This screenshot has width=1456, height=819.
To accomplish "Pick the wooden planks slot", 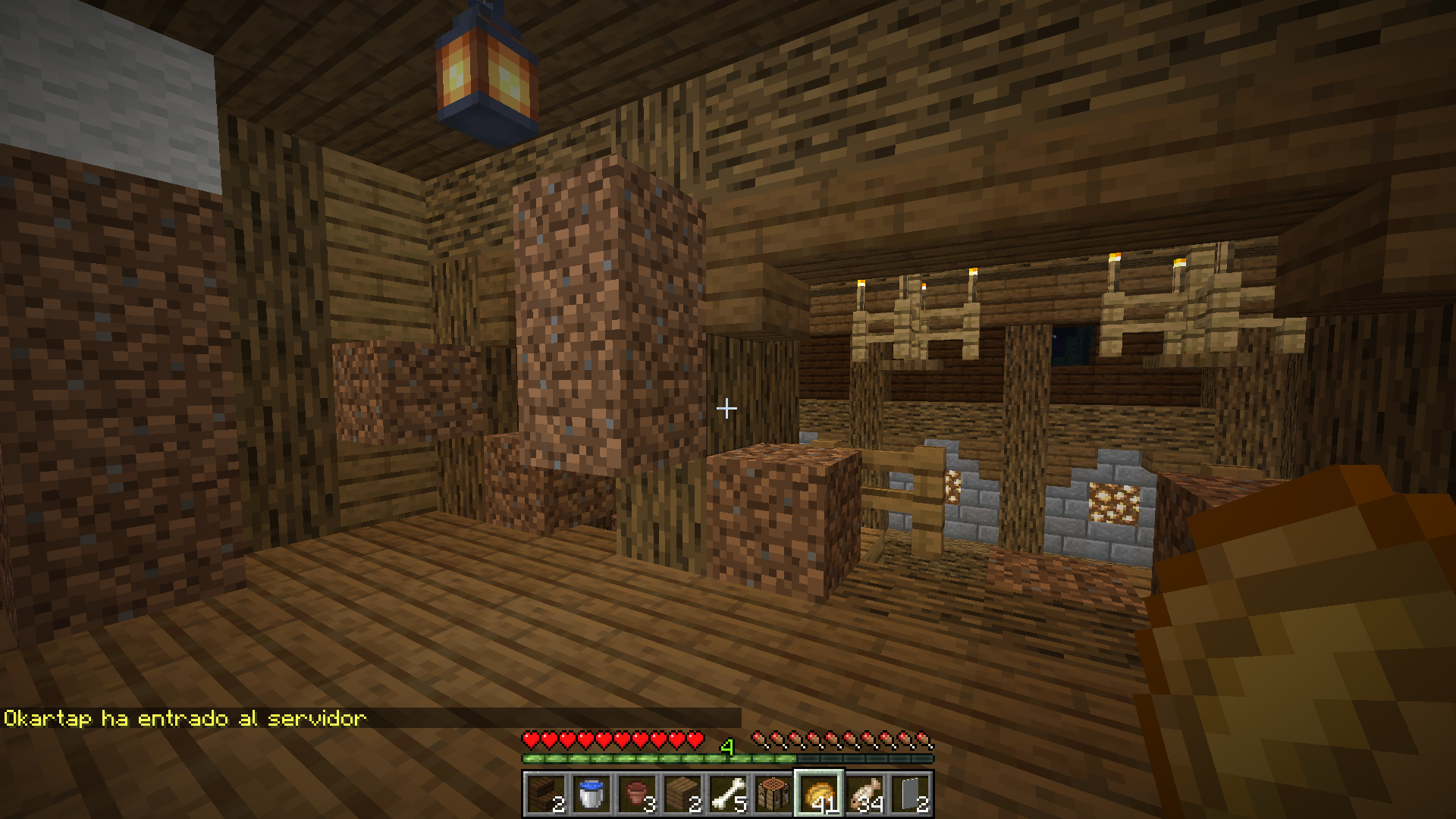I will 682,794.
